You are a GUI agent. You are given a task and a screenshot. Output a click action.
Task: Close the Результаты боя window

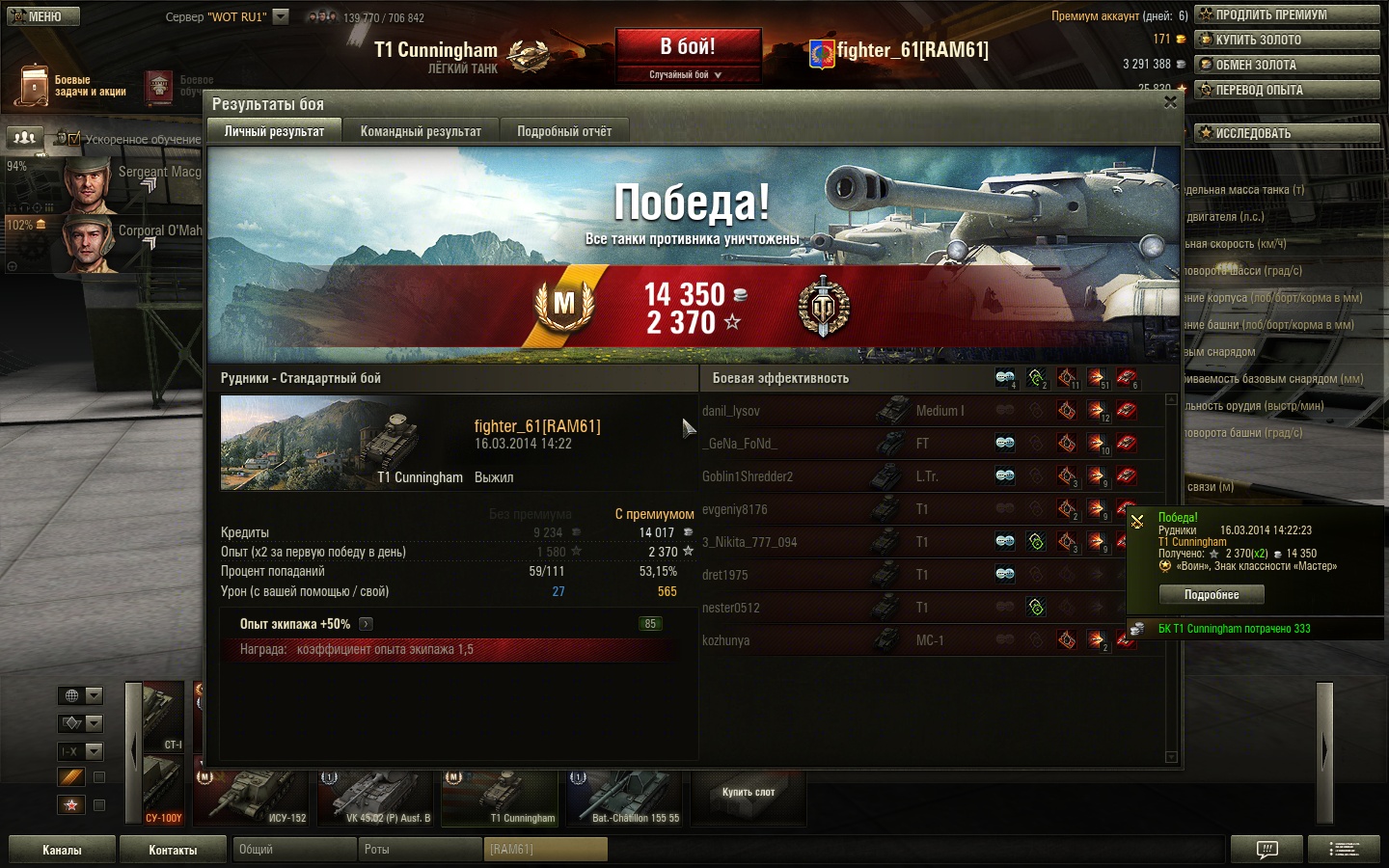point(1170,102)
